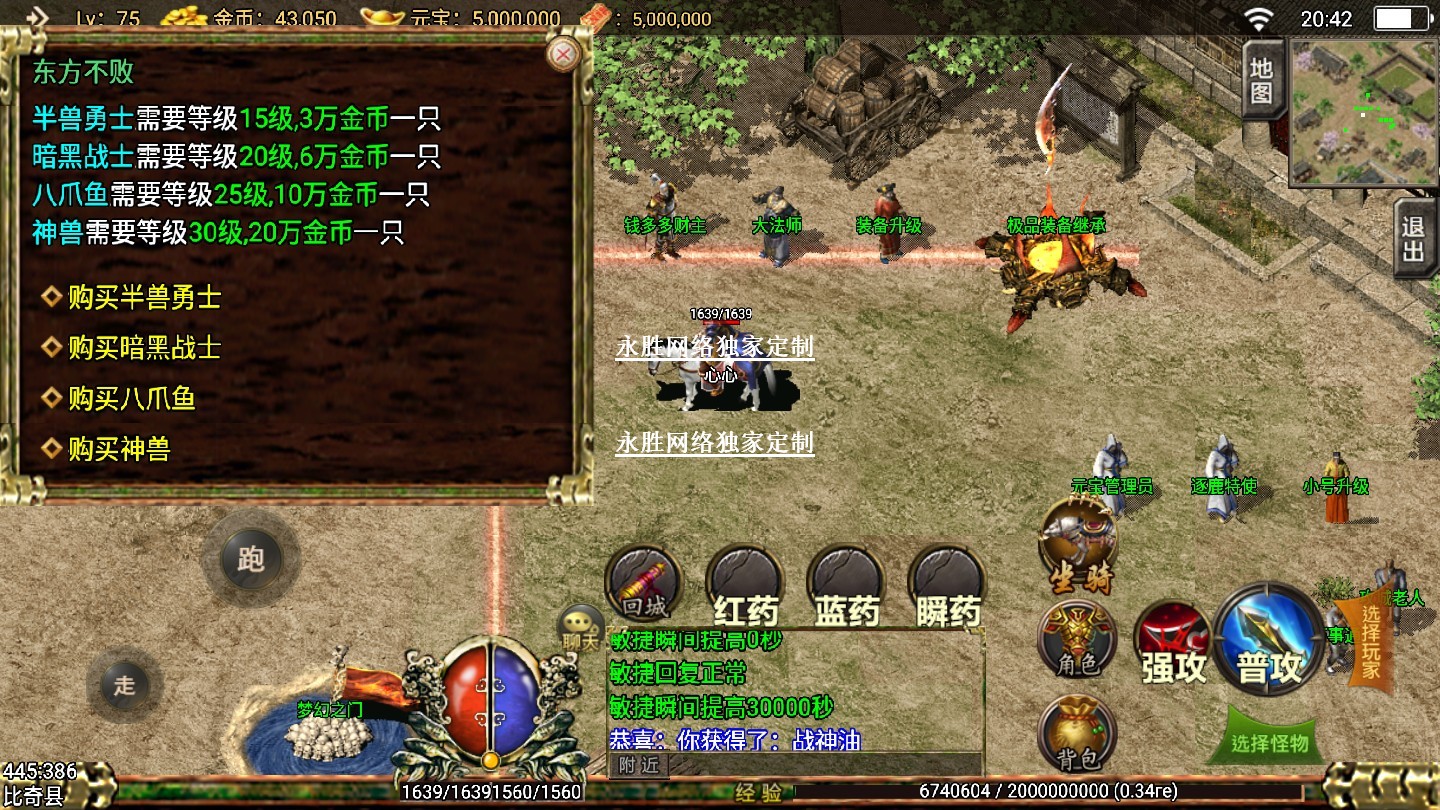
Task: Choose 购买半兽勇士 option
Action: [143, 297]
